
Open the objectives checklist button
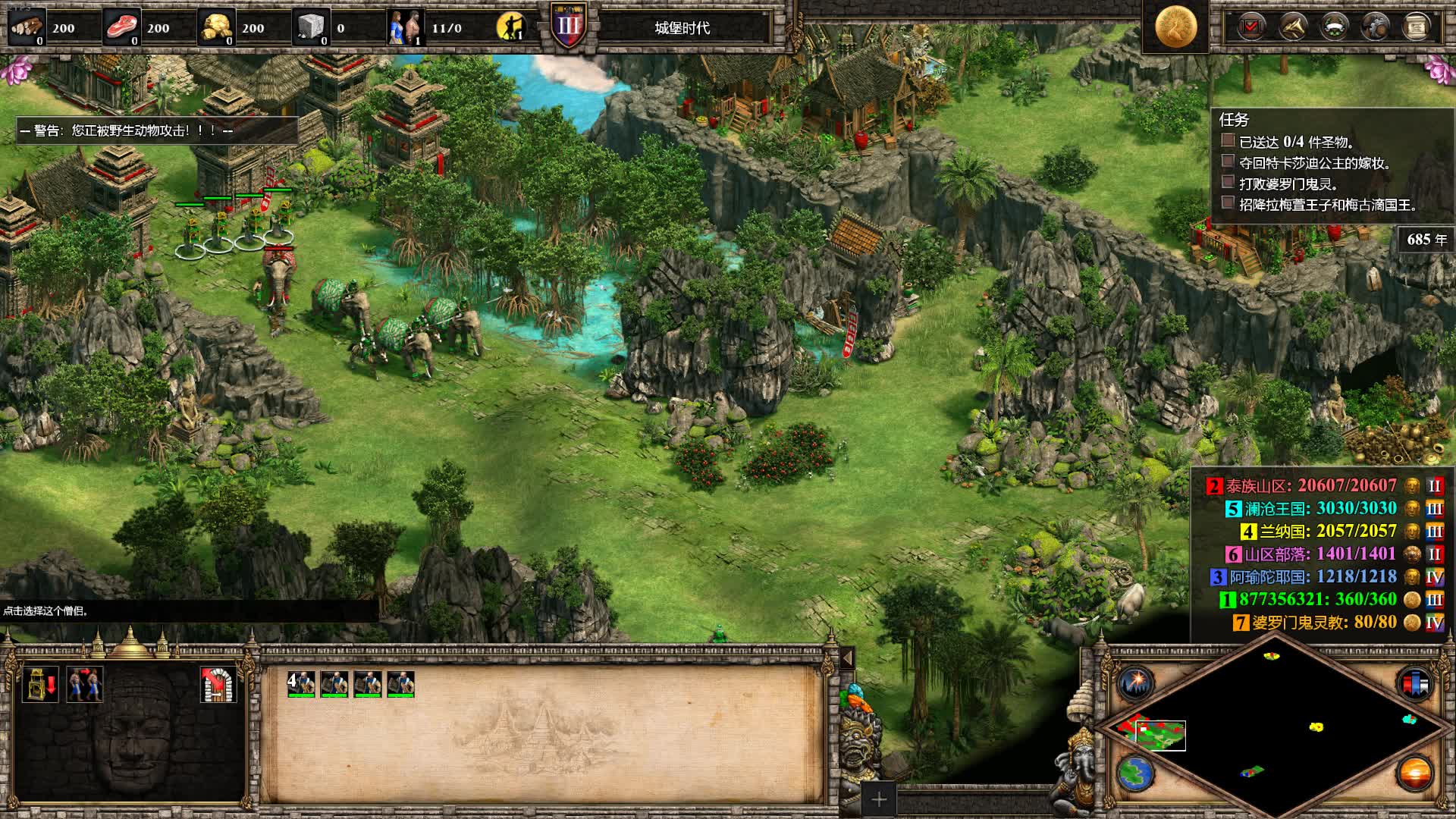coord(1251,27)
